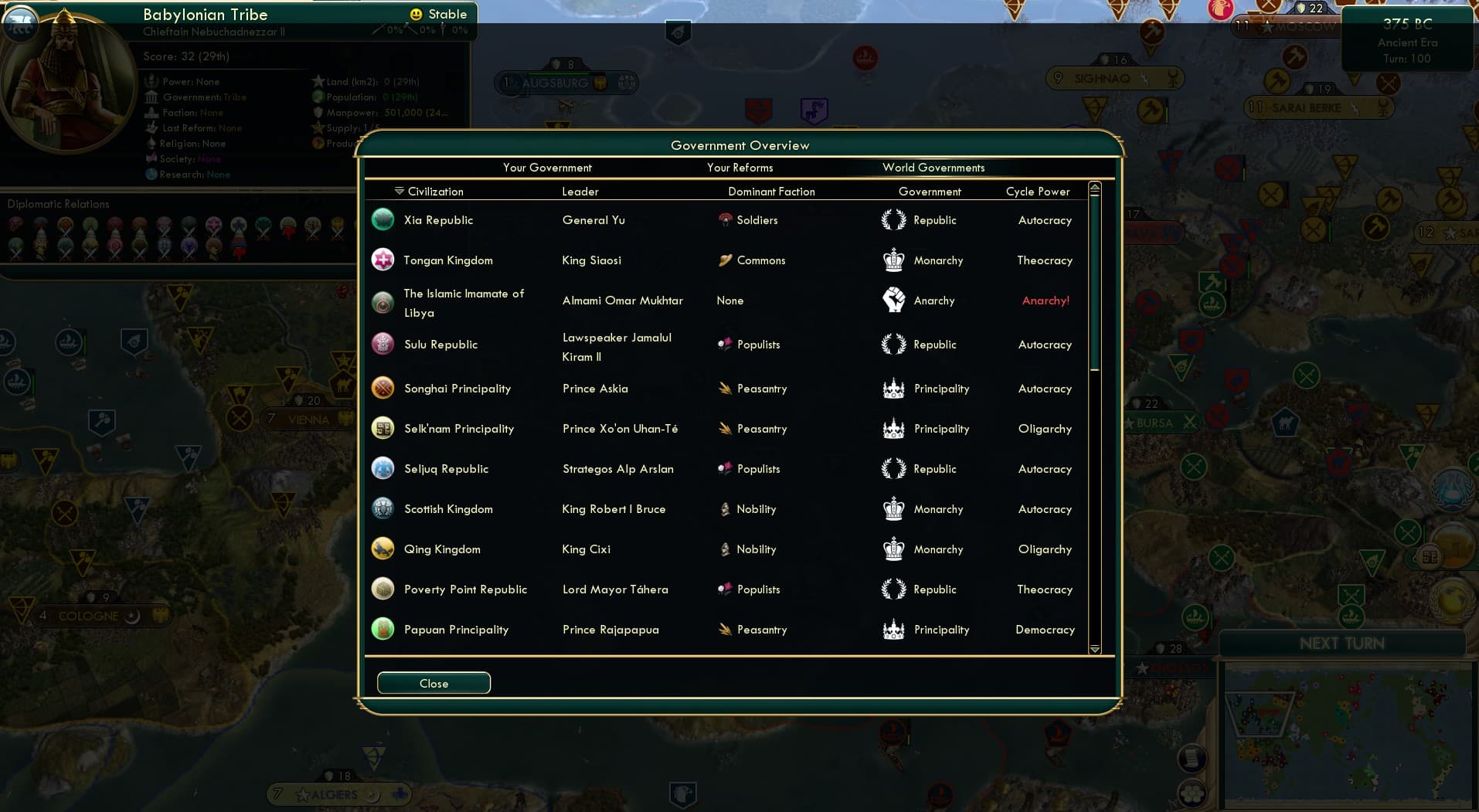This screenshot has width=1479, height=812.
Task: Click the Principality crown icon for Papuan Principality
Action: coord(894,629)
